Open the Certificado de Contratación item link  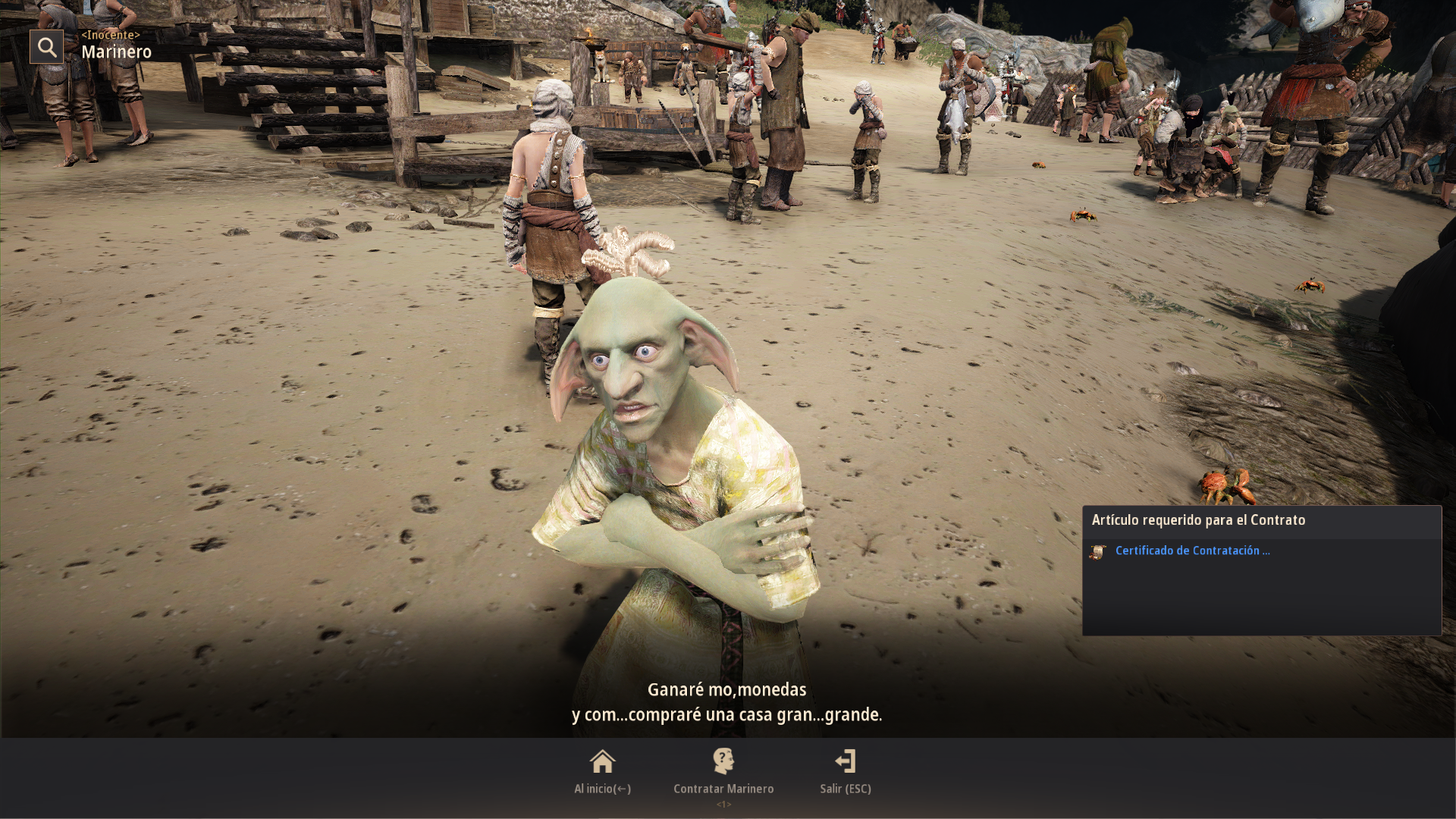(x=1191, y=551)
